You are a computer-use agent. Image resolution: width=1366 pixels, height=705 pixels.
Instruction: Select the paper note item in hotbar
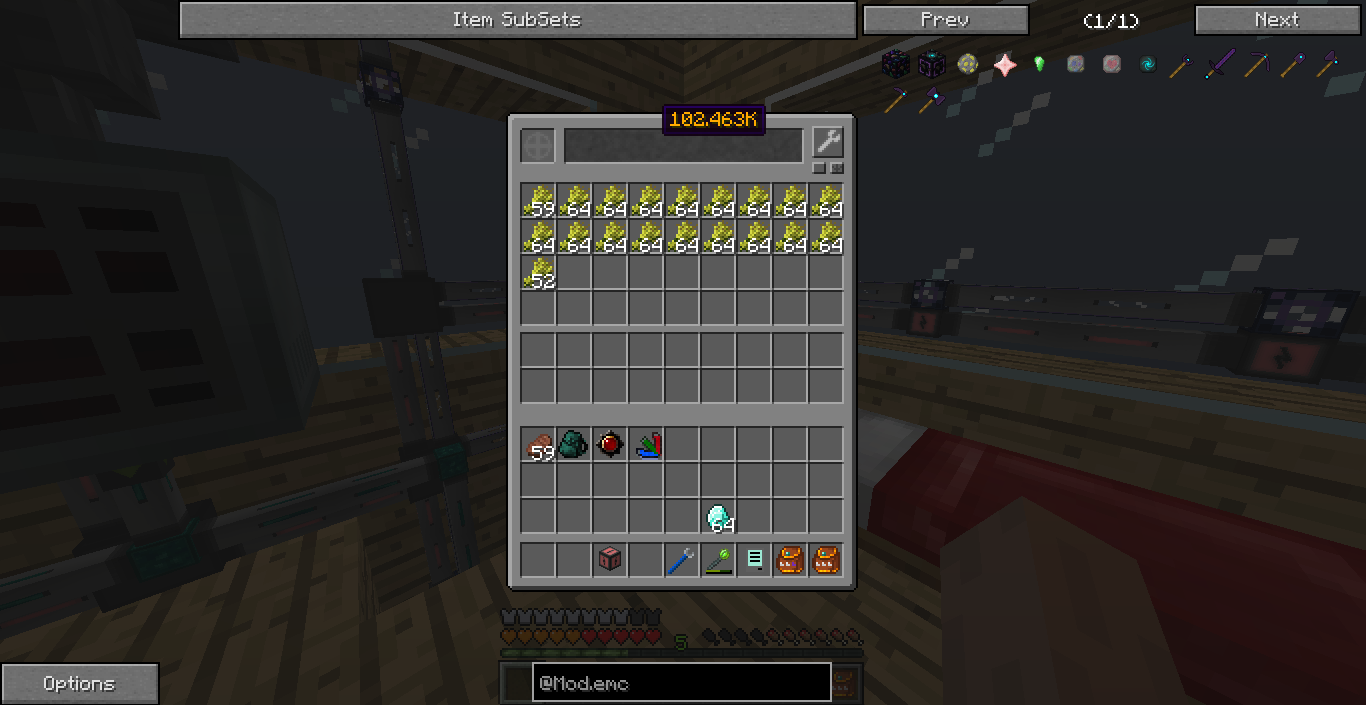tap(754, 561)
